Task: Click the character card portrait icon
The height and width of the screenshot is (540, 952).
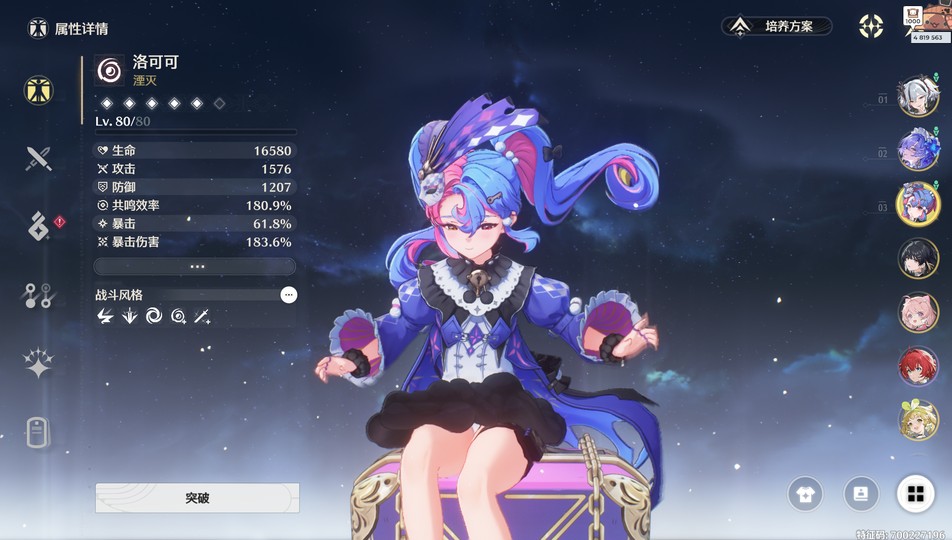Action: coord(860,493)
